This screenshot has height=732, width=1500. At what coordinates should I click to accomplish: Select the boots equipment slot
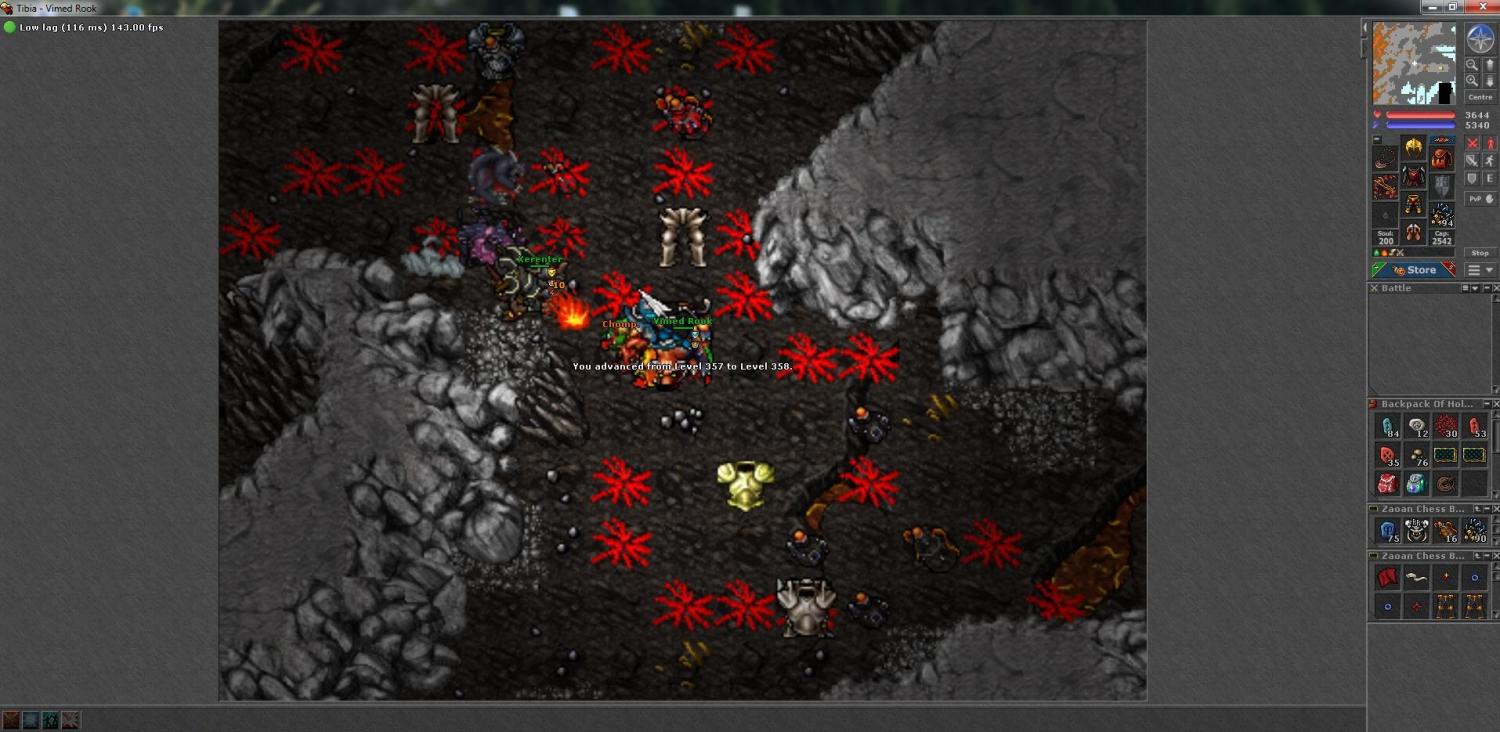click(1413, 233)
